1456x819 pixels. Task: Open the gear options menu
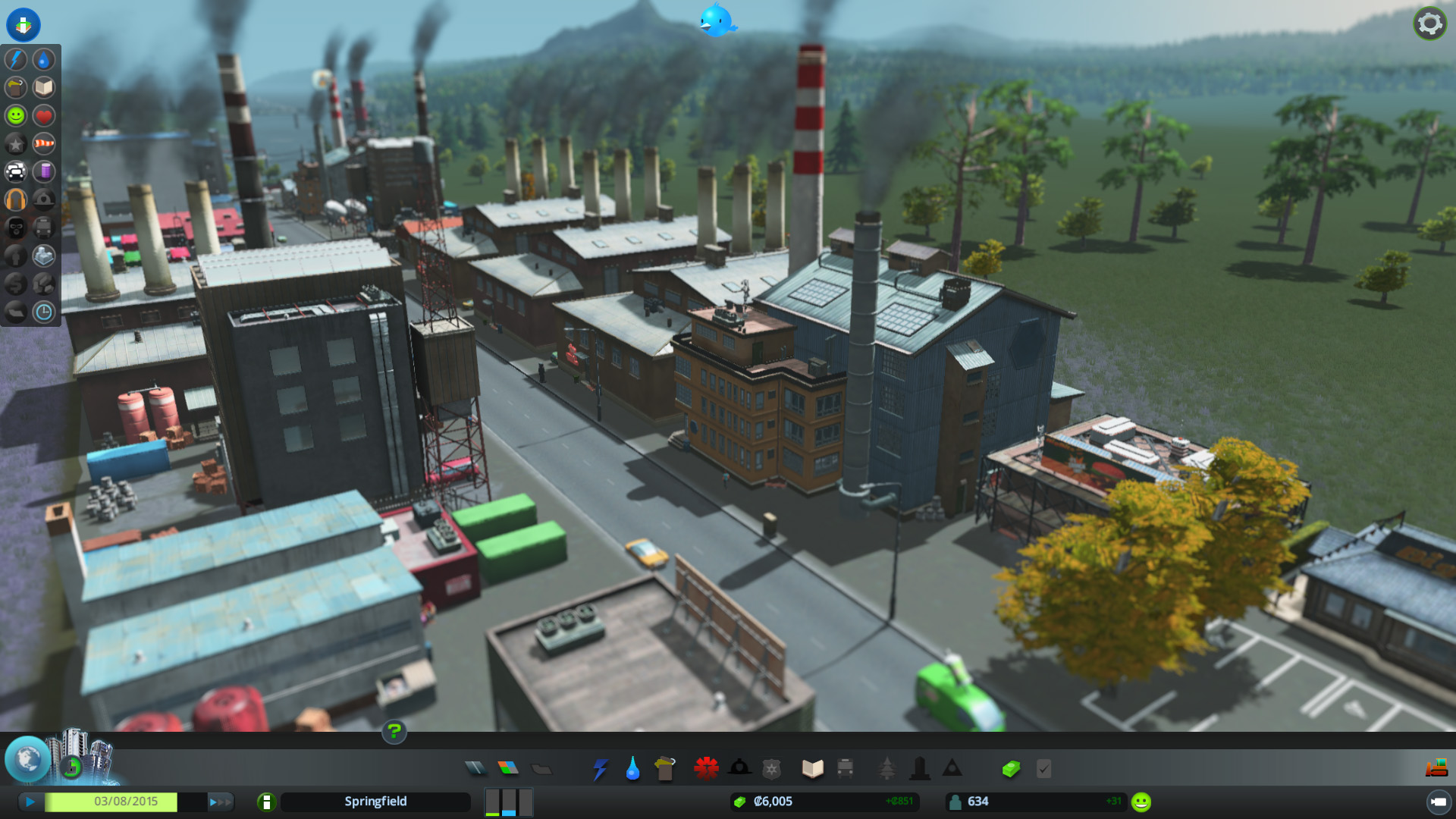click(x=1429, y=24)
